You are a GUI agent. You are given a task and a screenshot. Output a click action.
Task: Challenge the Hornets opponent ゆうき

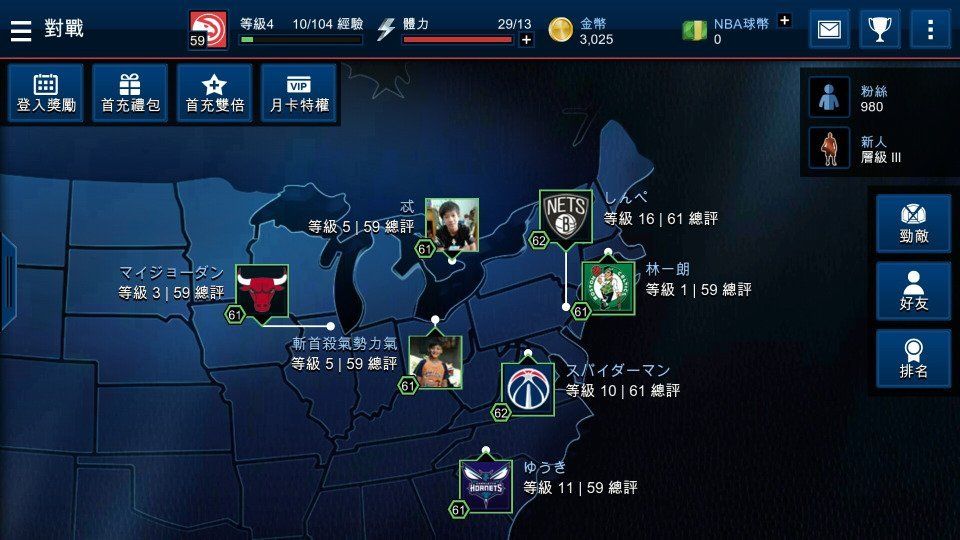[x=486, y=486]
